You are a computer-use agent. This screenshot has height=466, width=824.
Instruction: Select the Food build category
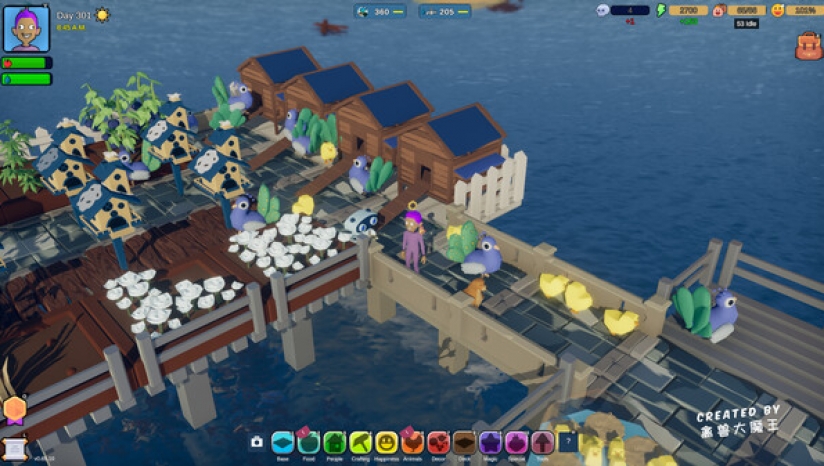pyautogui.click(x=308, y=442)
